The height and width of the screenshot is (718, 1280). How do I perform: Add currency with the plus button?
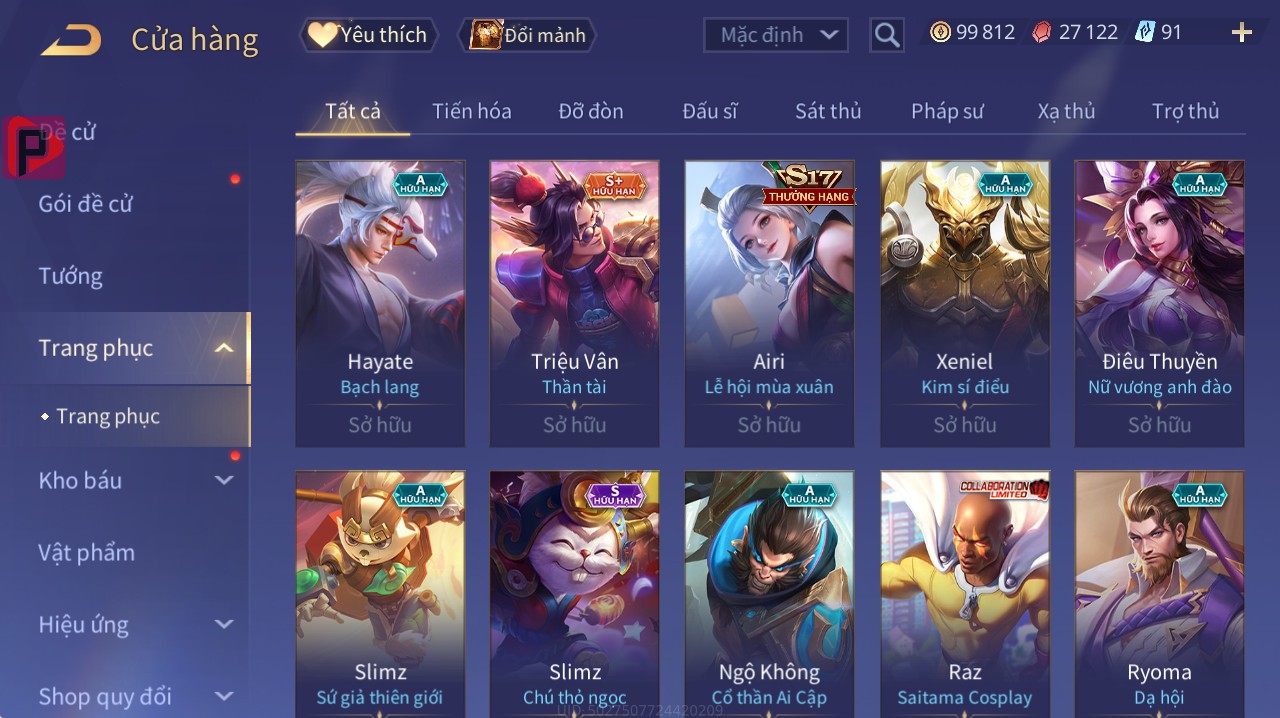1241,33
